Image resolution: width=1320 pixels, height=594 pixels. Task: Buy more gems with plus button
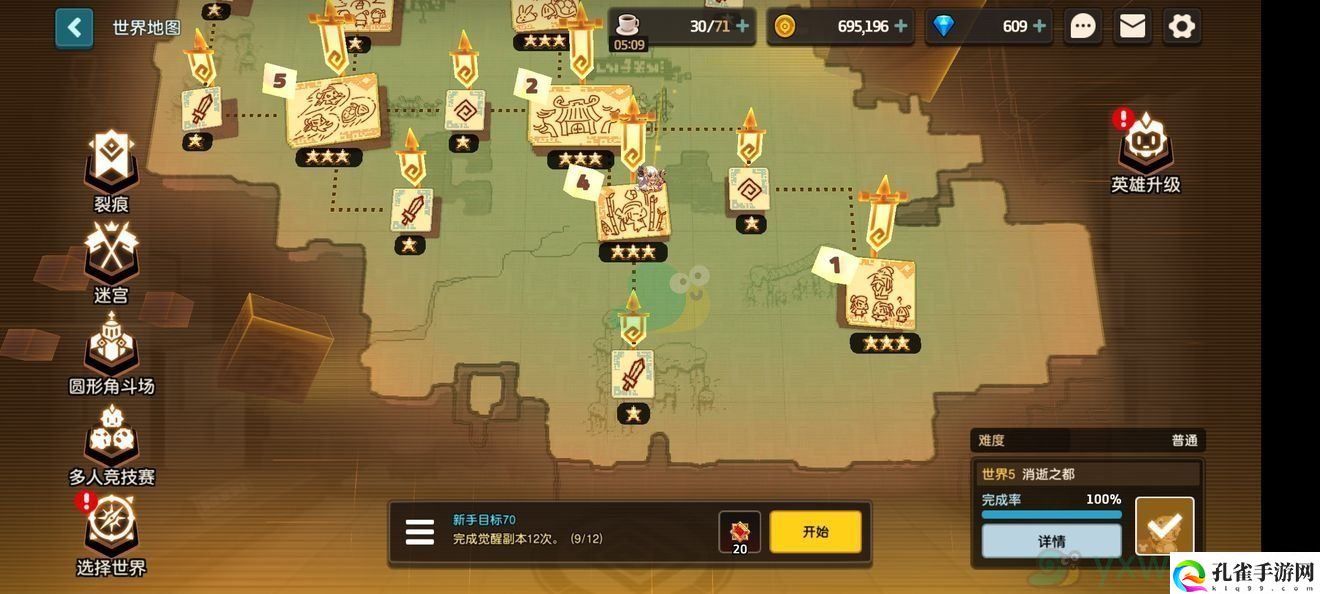click(1039, 27)
